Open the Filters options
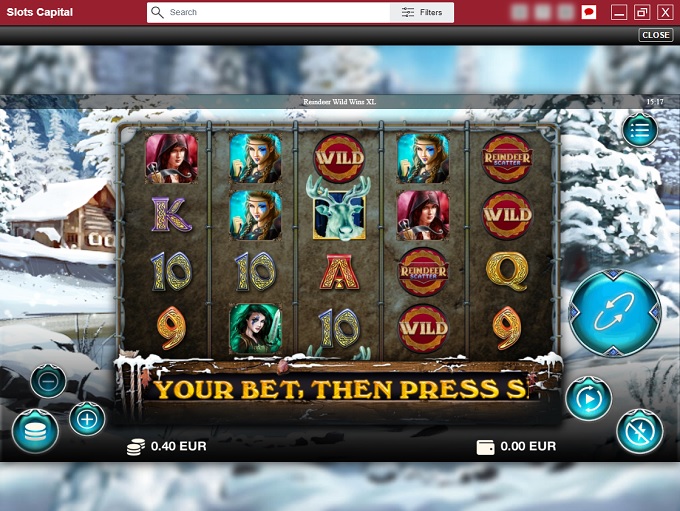Image resolution: width=680 pixels, height=511 pixels. 422,12
